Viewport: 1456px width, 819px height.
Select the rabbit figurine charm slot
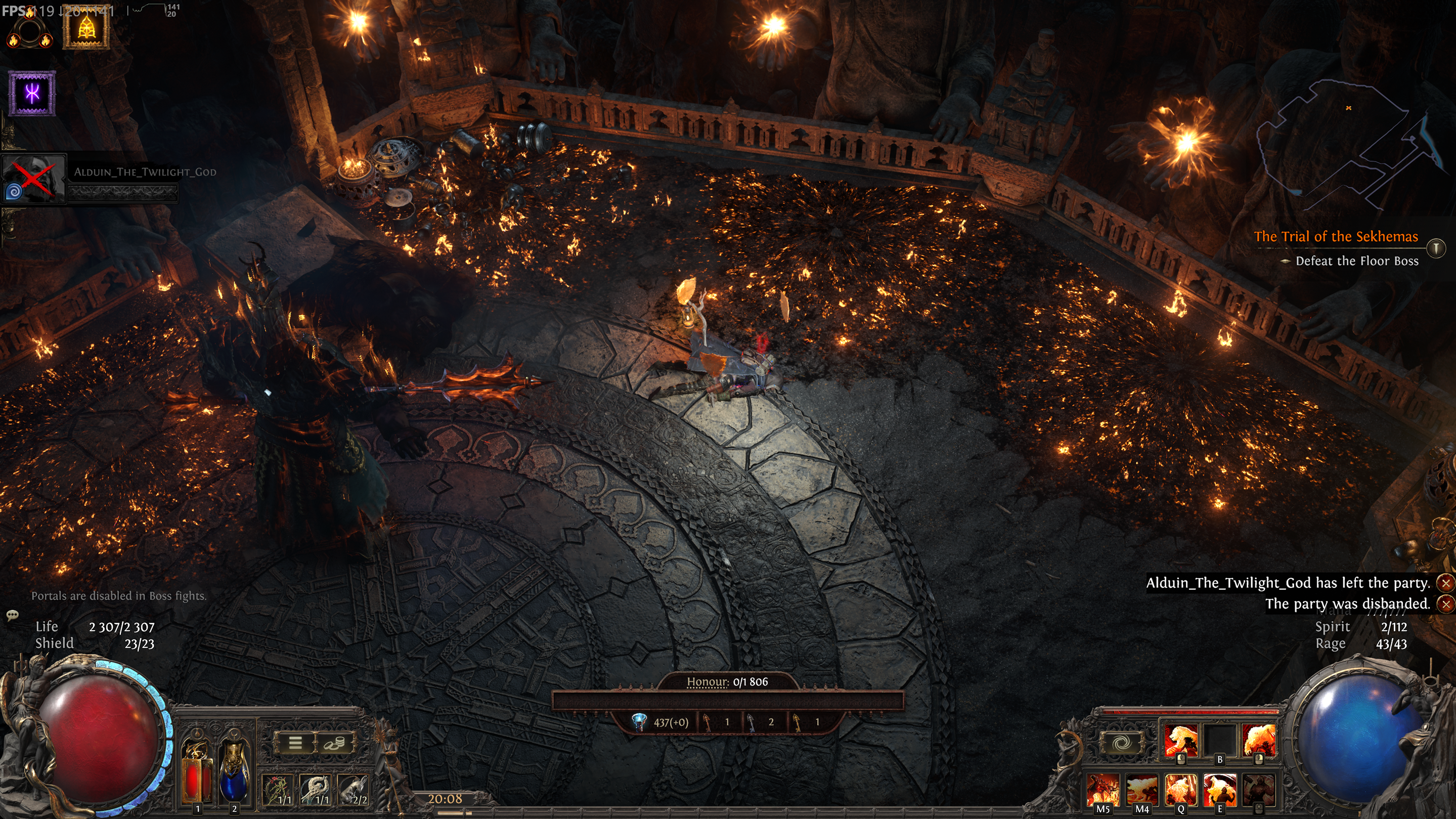352,789
